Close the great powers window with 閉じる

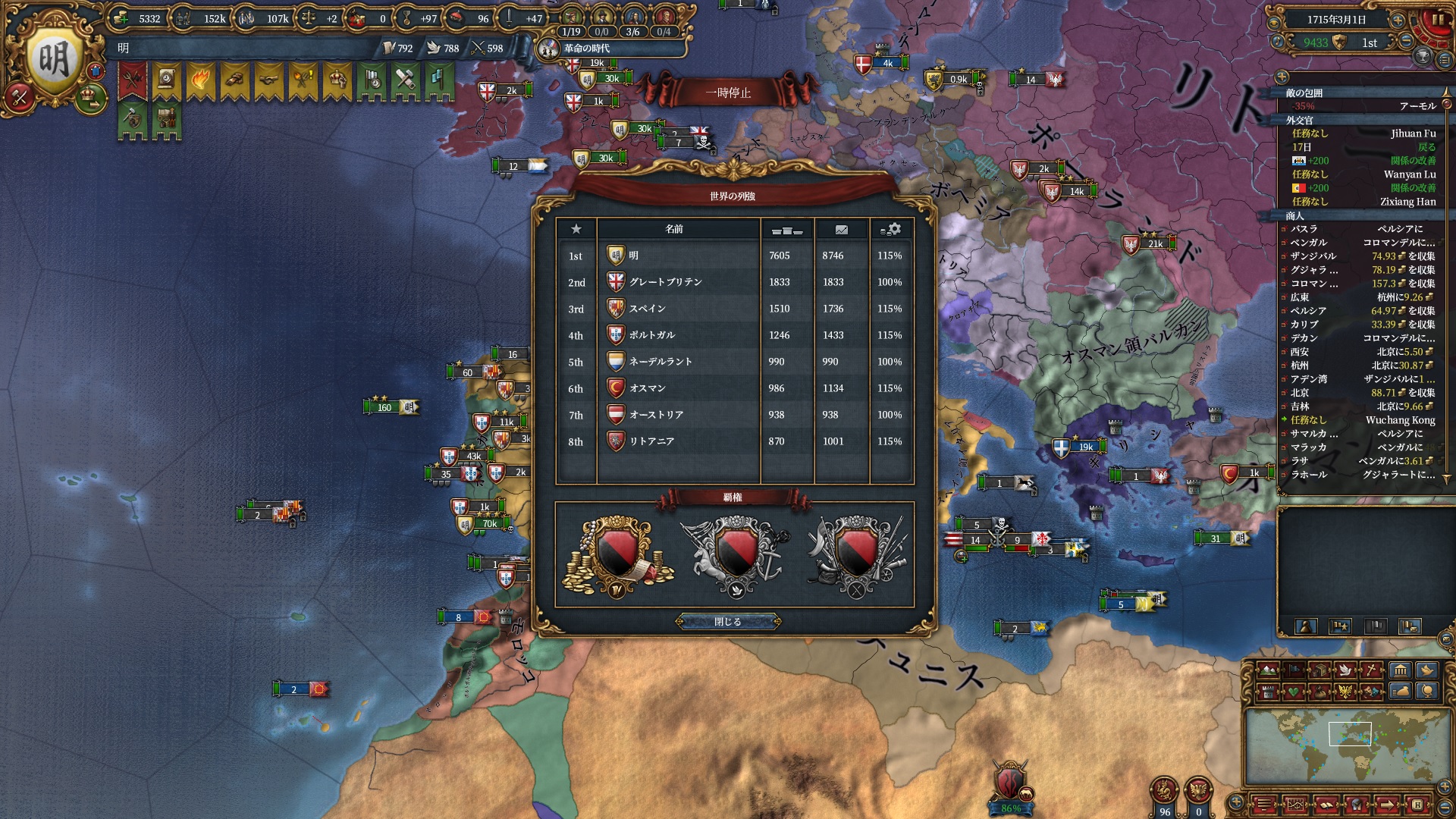click(728, 622)
